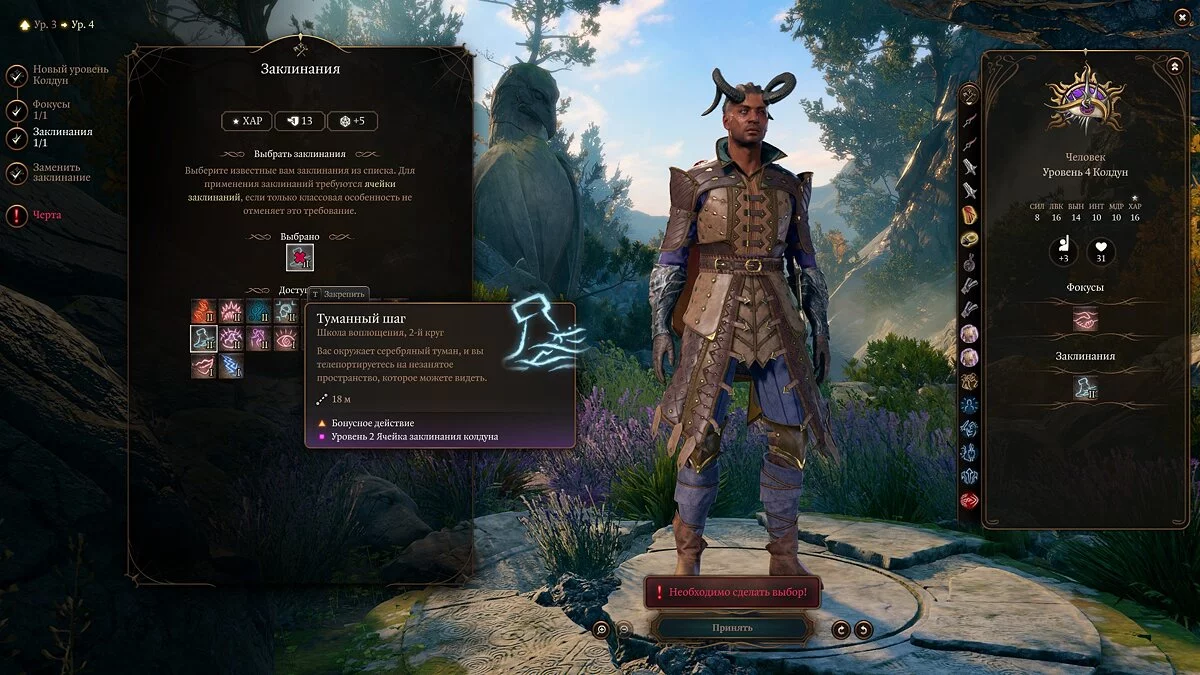Select the blue lightning spell icon
This screenshot has height=675, width=1200.
click(232, 367)
